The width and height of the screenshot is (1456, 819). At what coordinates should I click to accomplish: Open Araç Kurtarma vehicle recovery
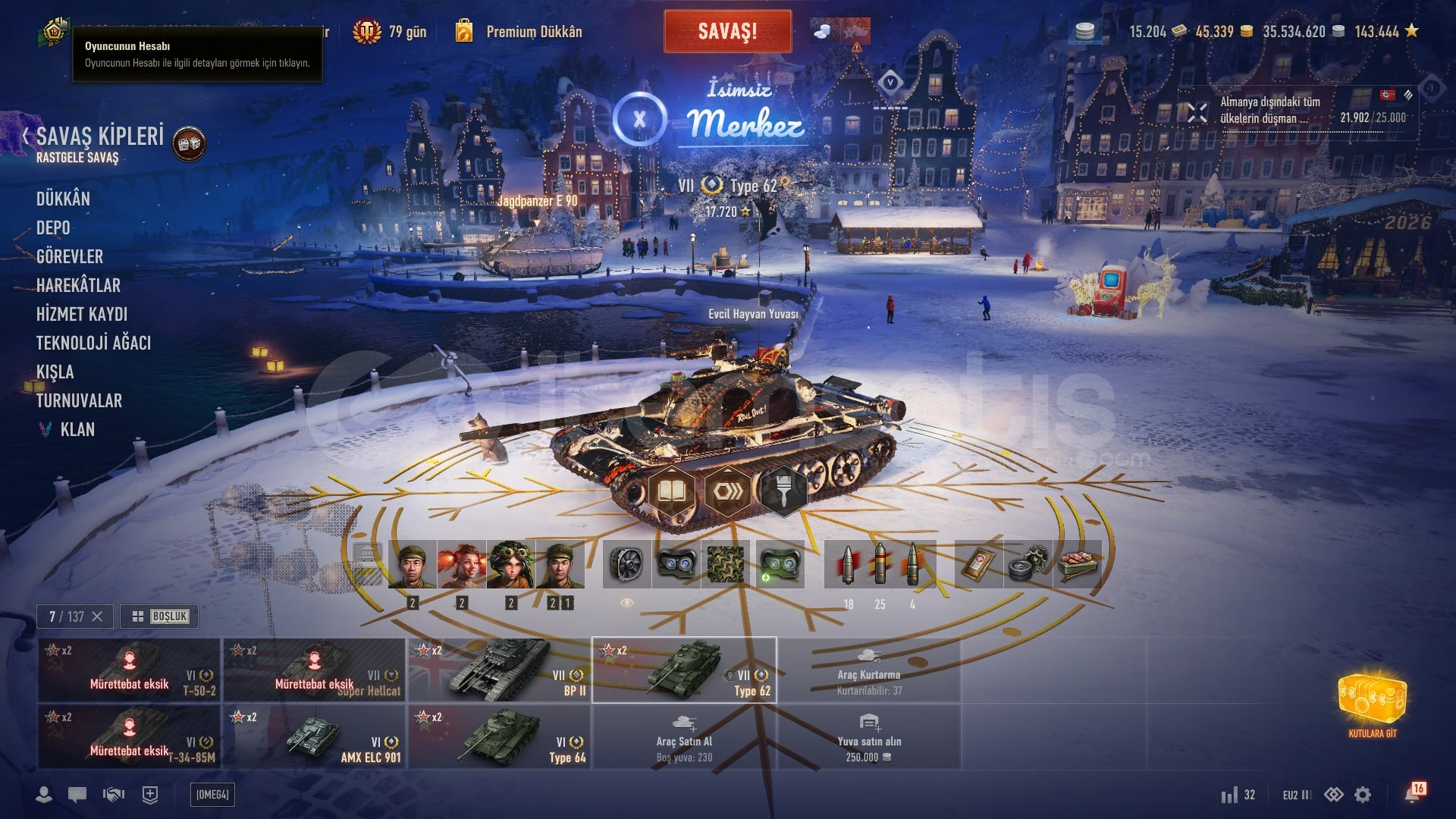(x=869, y=670)
